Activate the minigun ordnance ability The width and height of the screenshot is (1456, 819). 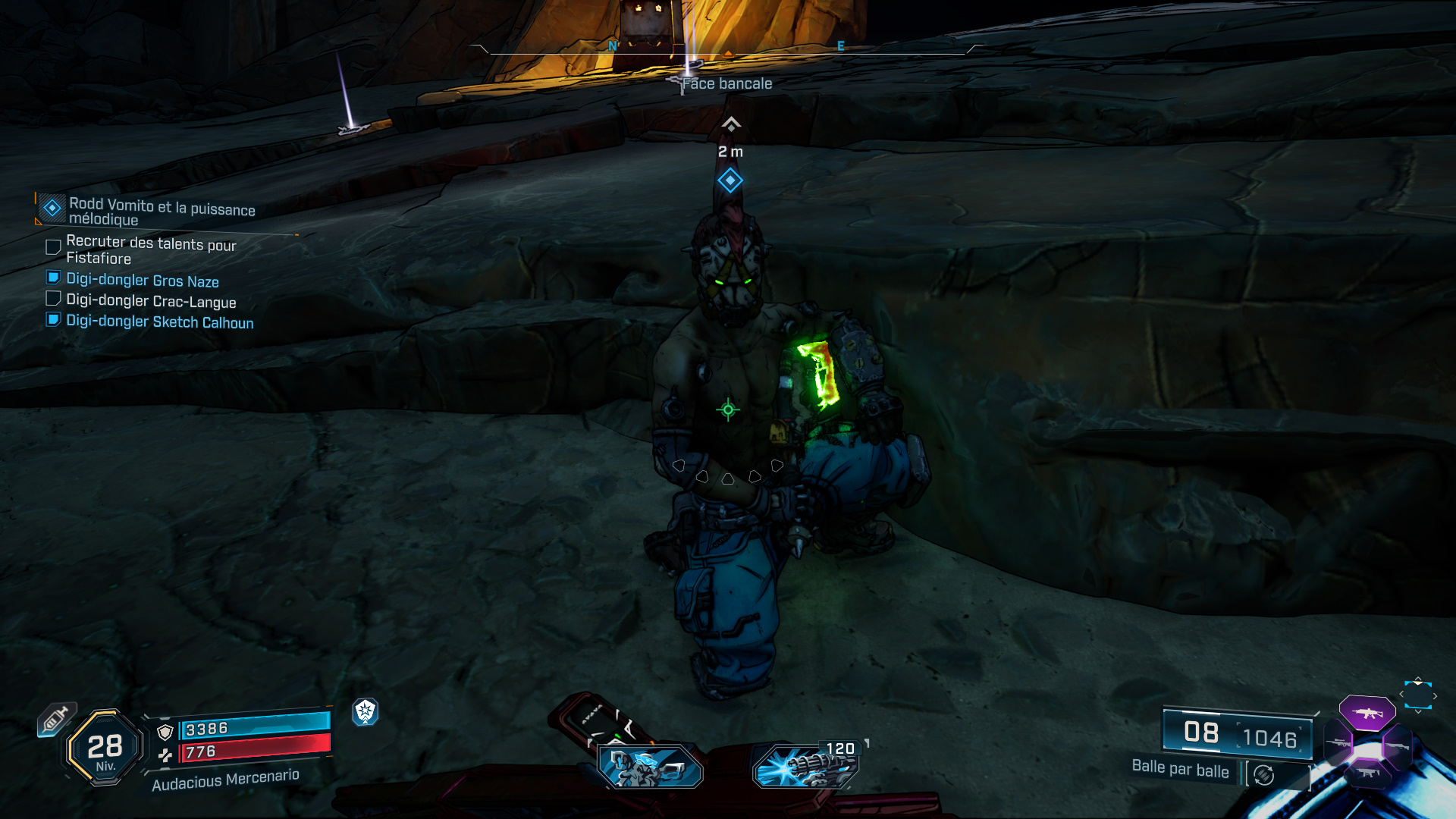click(805, 766)
